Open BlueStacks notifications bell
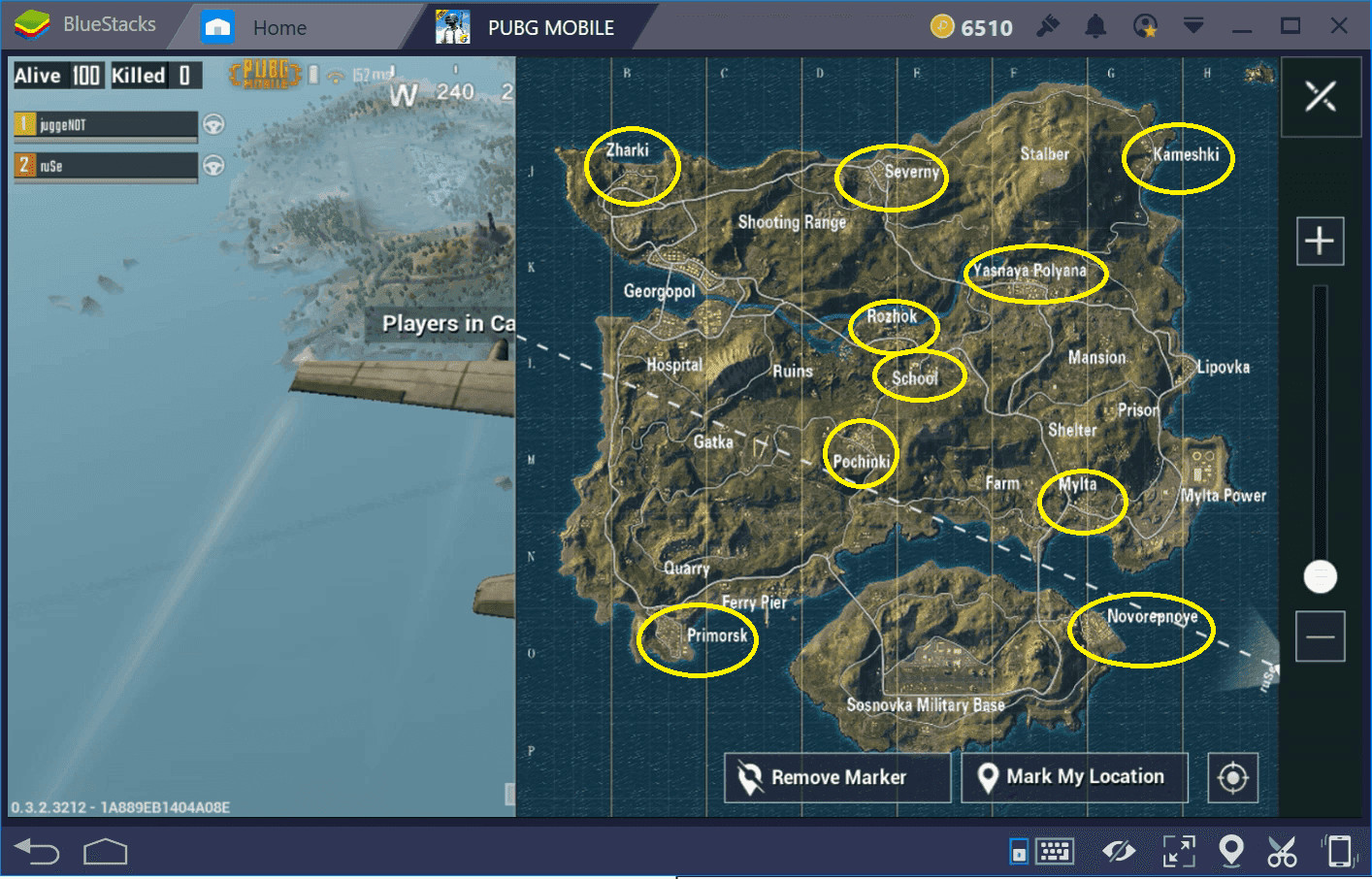This screenshot has height=879, width=1372. pos(1095,26)
